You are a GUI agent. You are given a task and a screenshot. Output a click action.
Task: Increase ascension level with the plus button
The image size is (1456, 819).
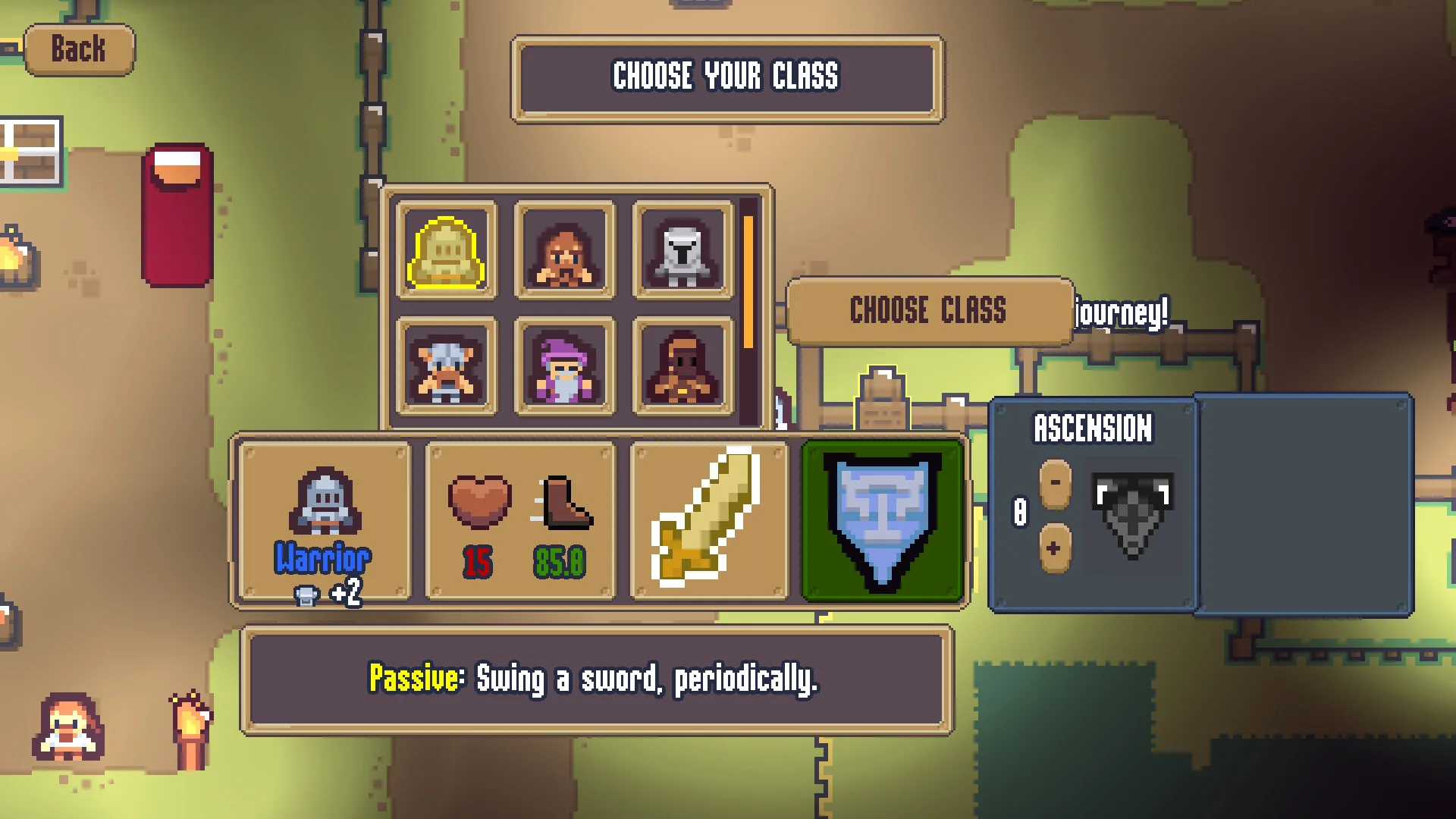coord(1055,548)
